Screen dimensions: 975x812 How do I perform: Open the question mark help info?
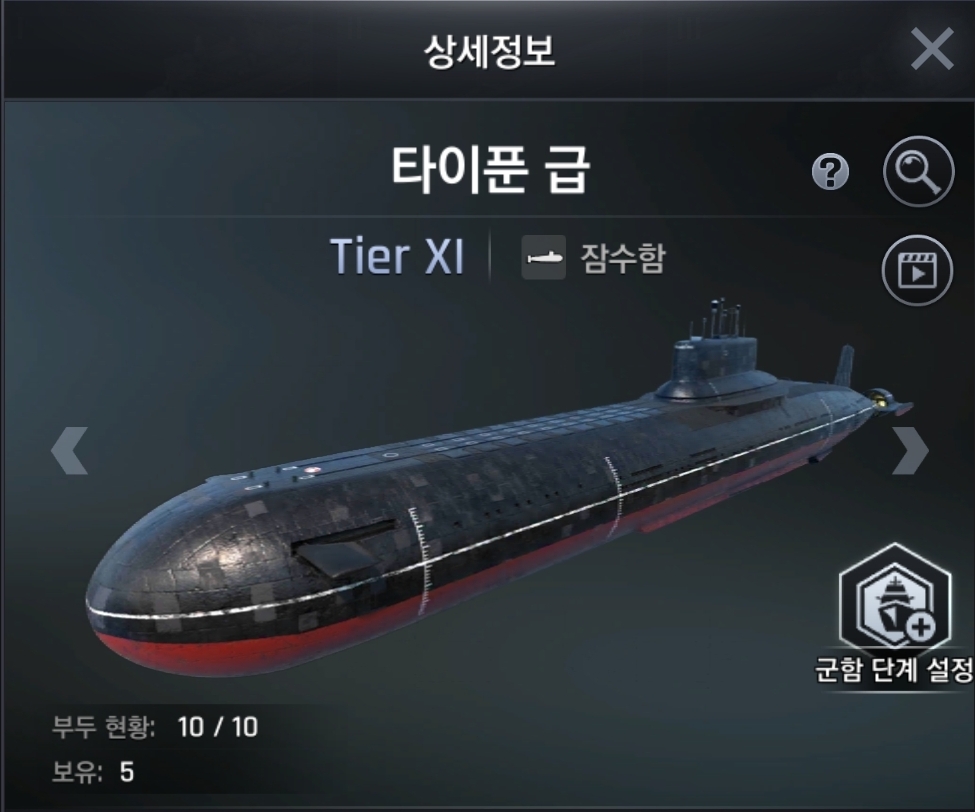tap(830, 174)
